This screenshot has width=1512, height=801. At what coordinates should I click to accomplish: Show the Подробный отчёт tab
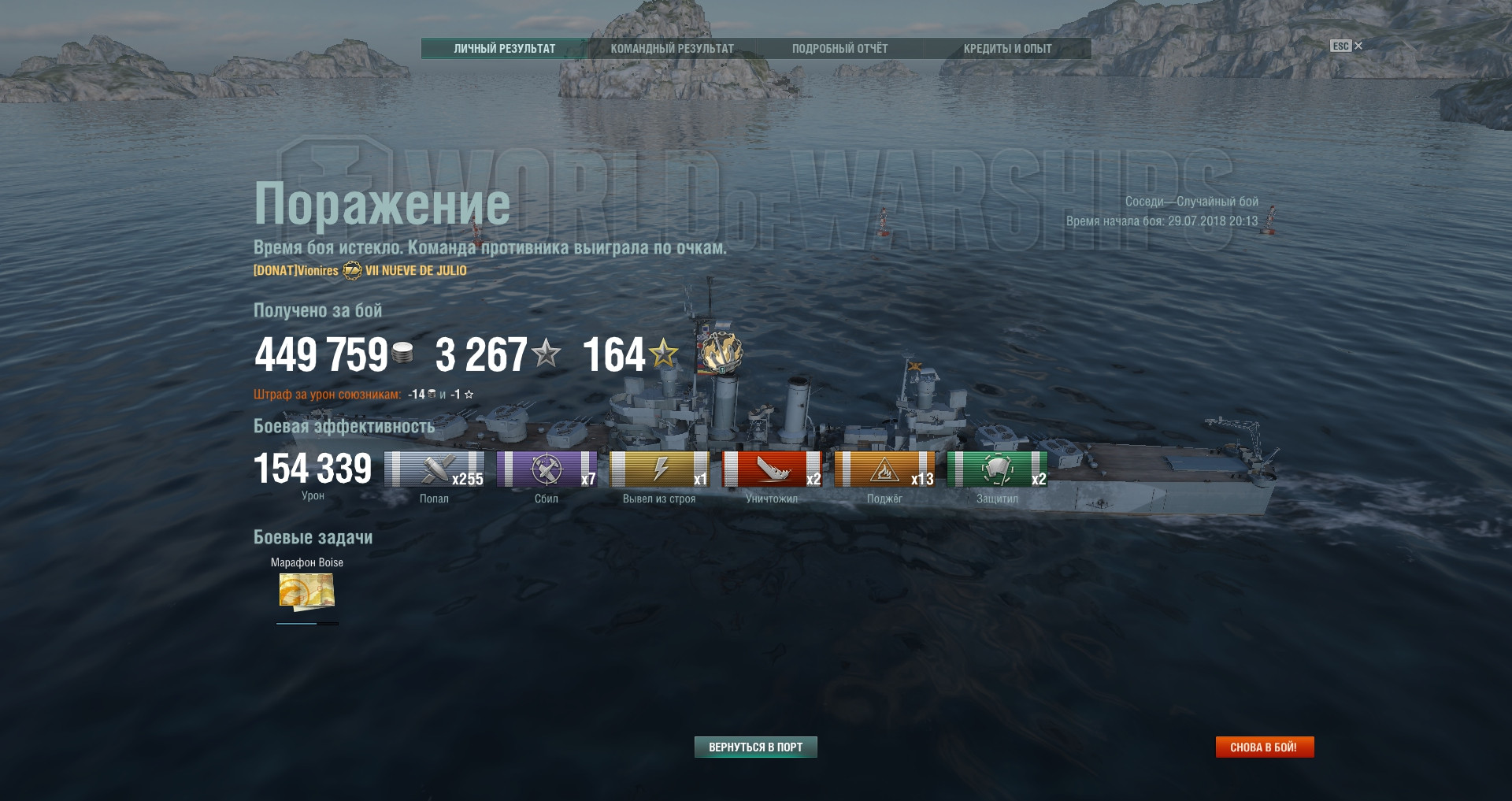(x=839, y=49)
